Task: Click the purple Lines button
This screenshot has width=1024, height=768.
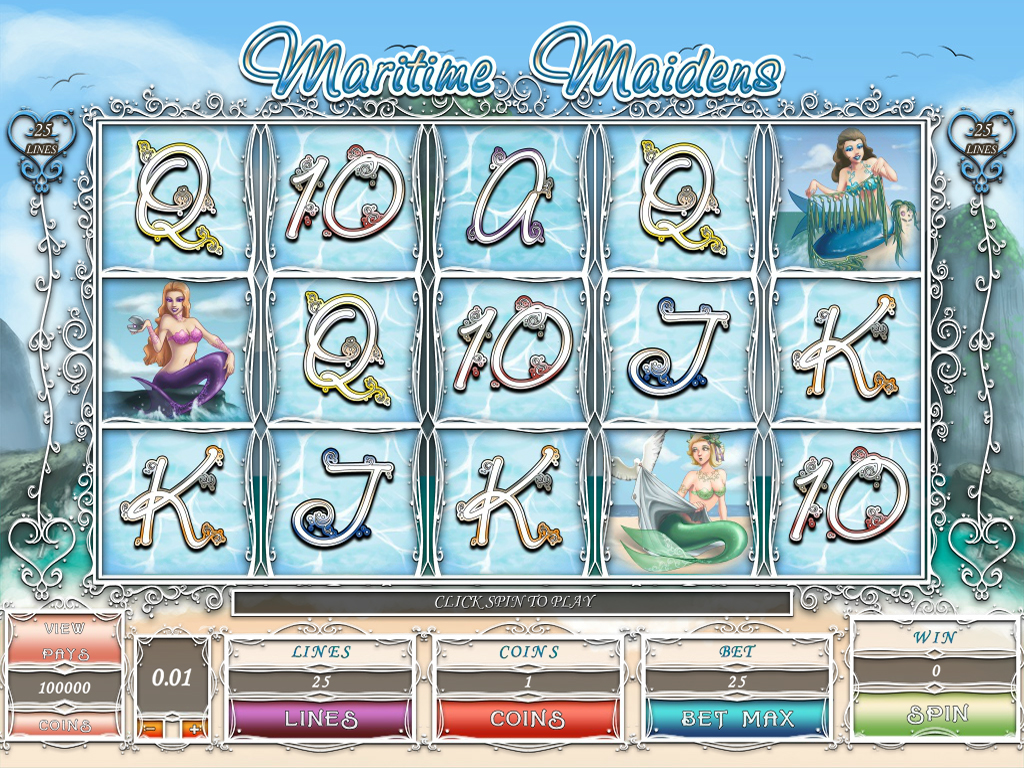Action: [320, 718]
